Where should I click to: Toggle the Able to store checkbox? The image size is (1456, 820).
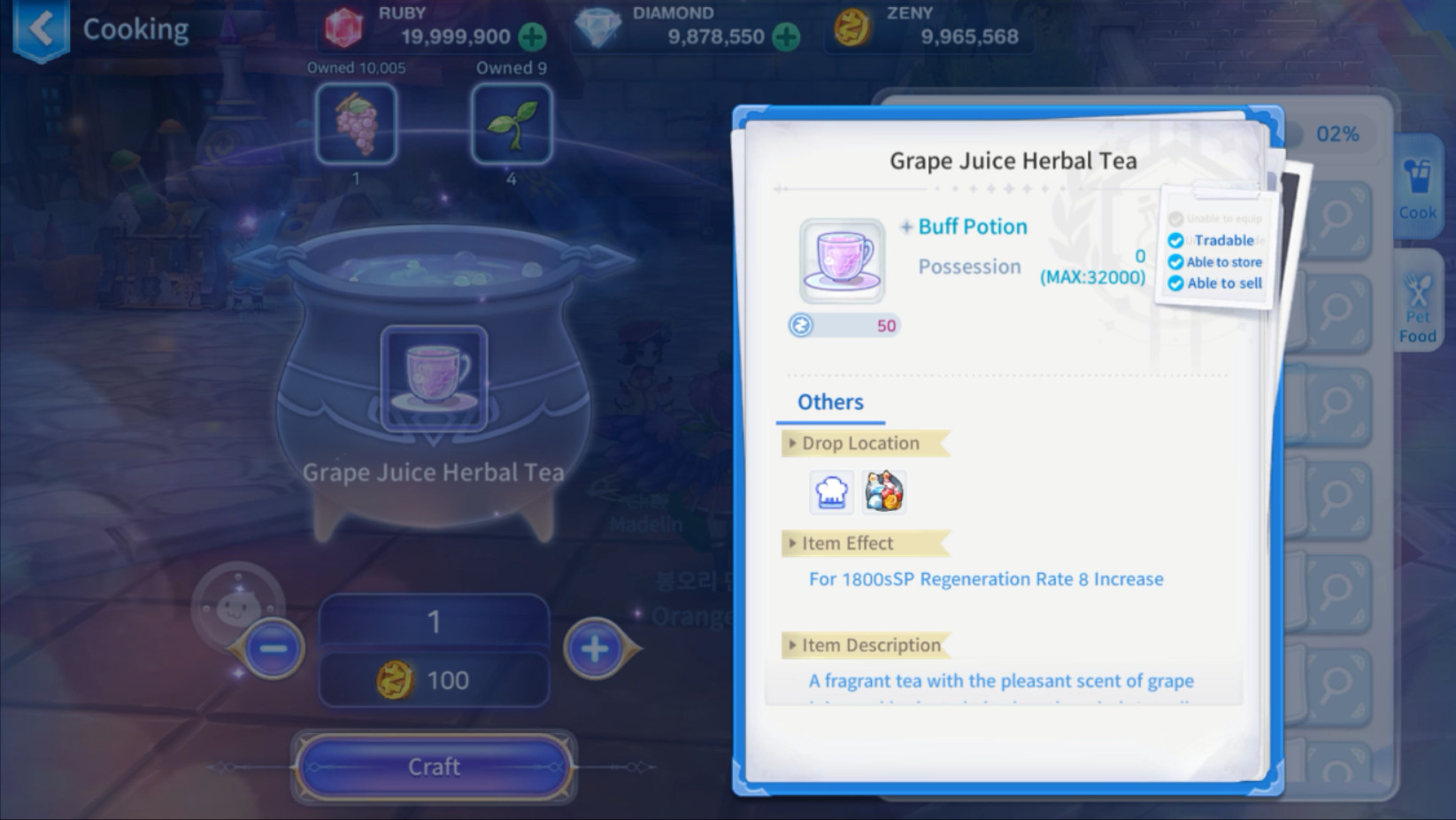(1176, 261)
